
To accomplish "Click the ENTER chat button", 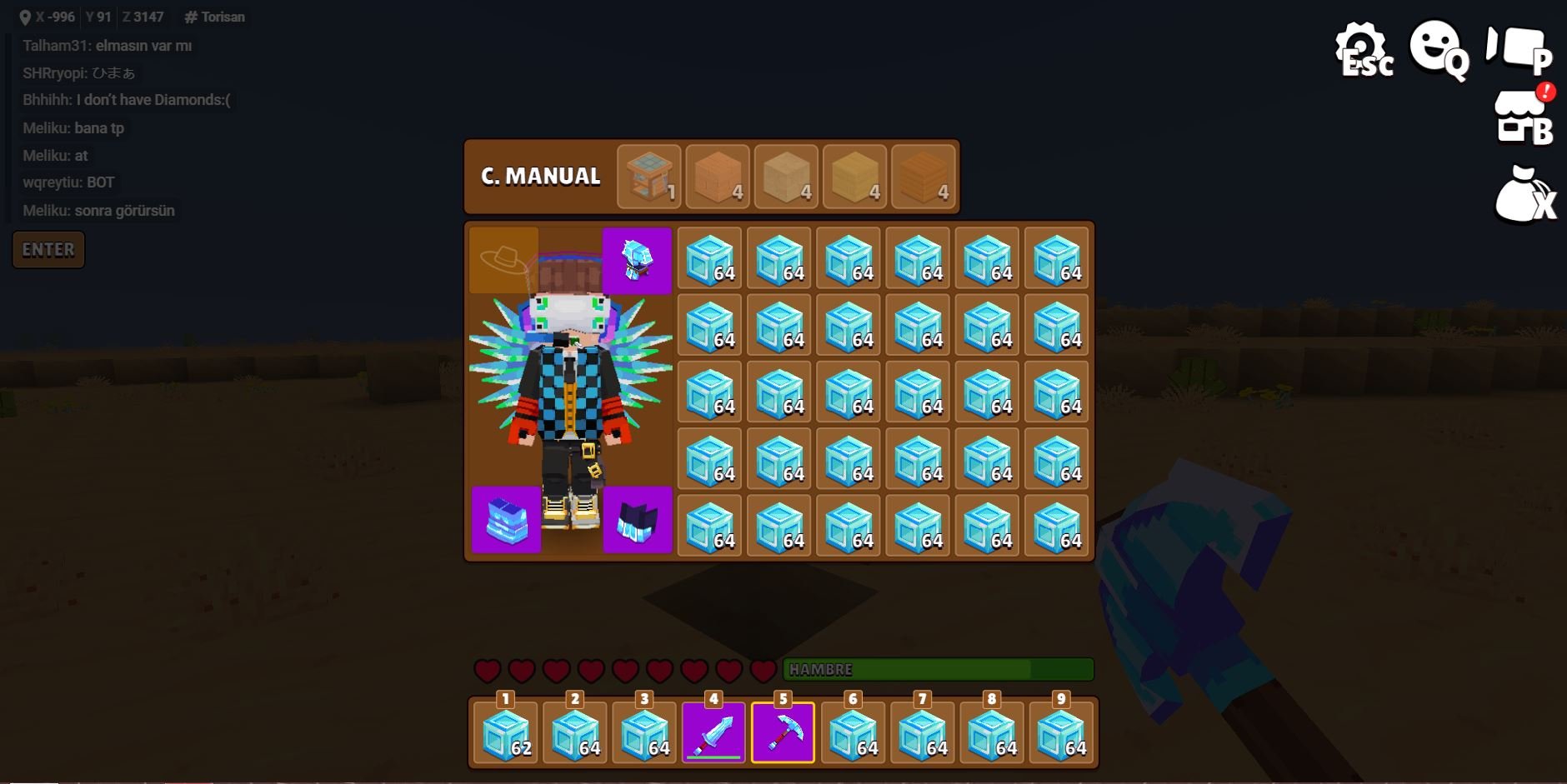I will (x=48, y=250).
